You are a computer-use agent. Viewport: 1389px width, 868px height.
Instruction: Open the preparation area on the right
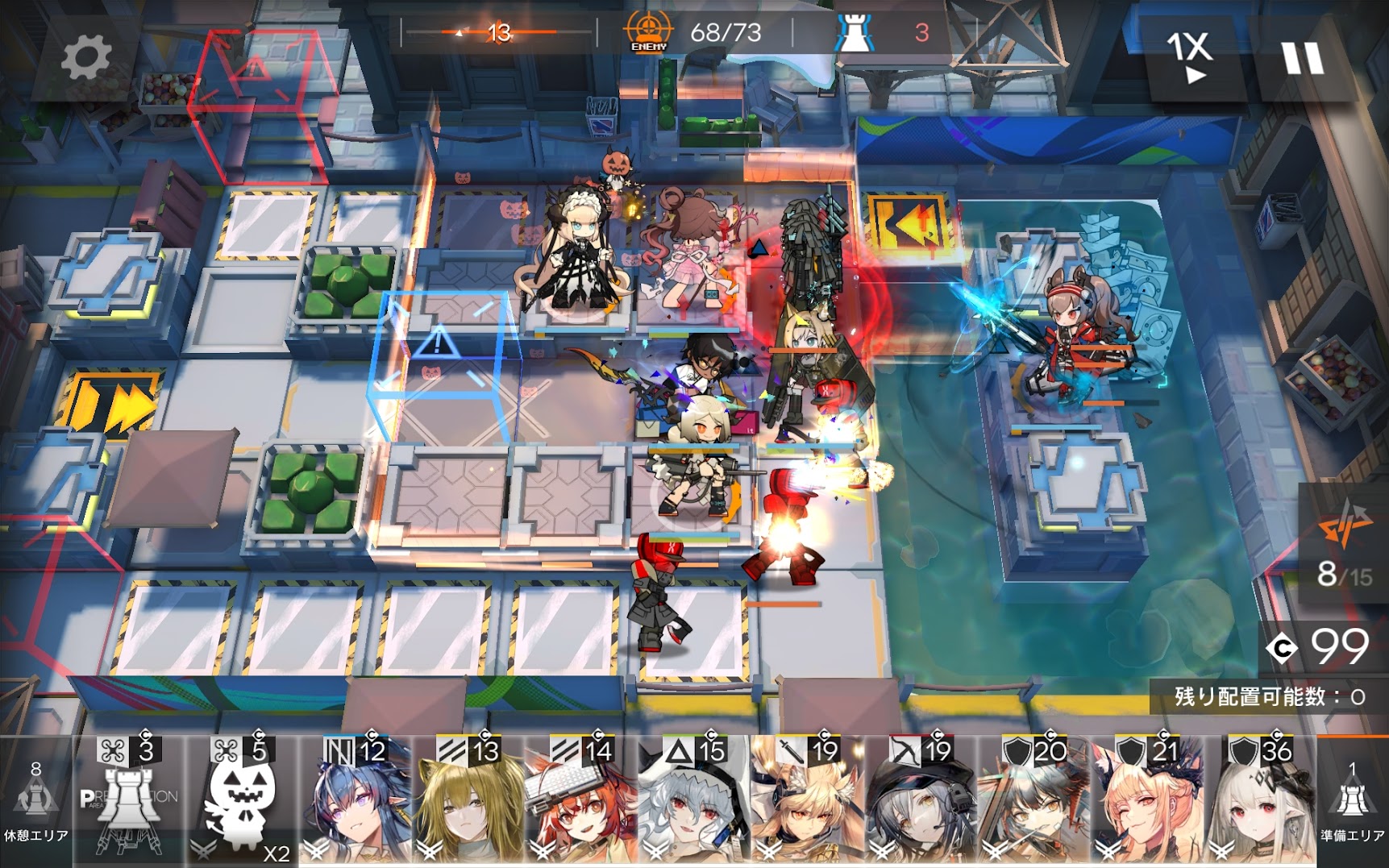[x=1353, y=802]
